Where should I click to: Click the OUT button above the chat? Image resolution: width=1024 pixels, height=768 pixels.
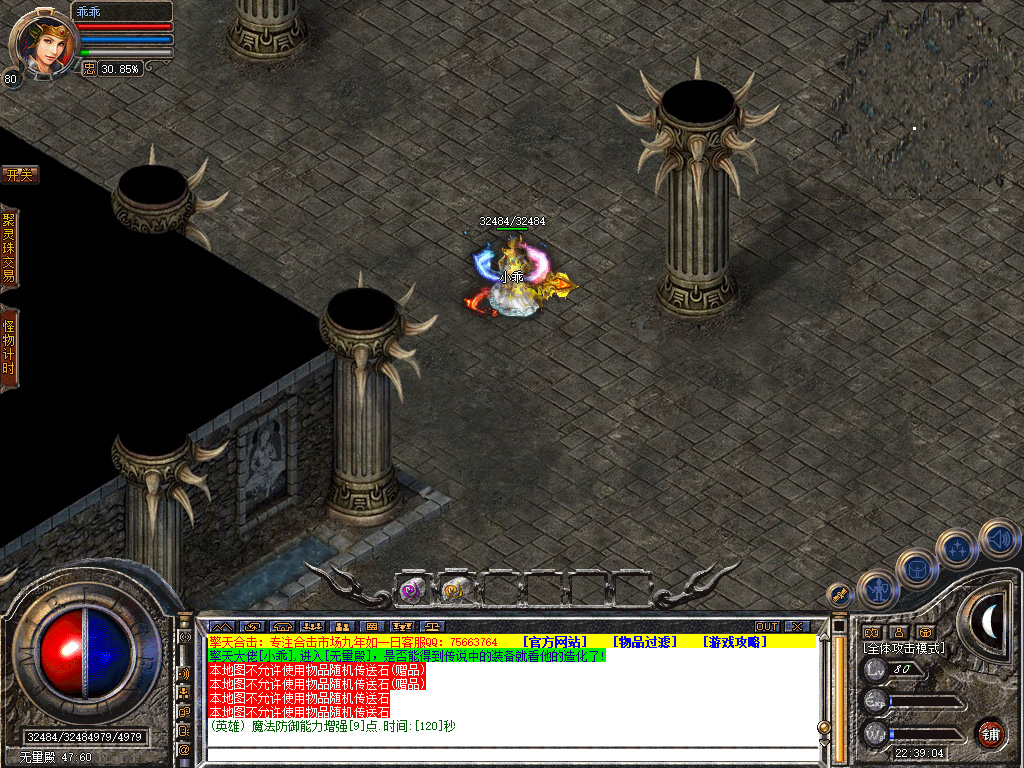click(x=767, y=627)
